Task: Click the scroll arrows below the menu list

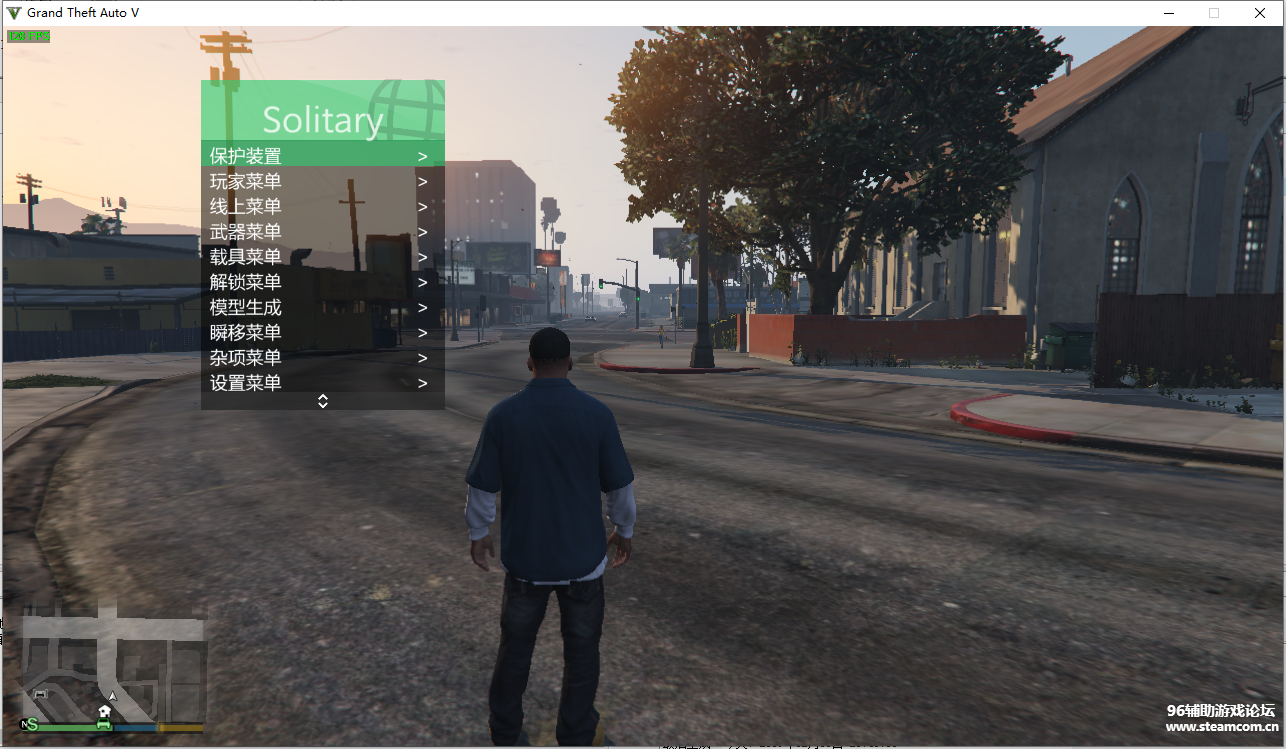Action: click(323, 401)
